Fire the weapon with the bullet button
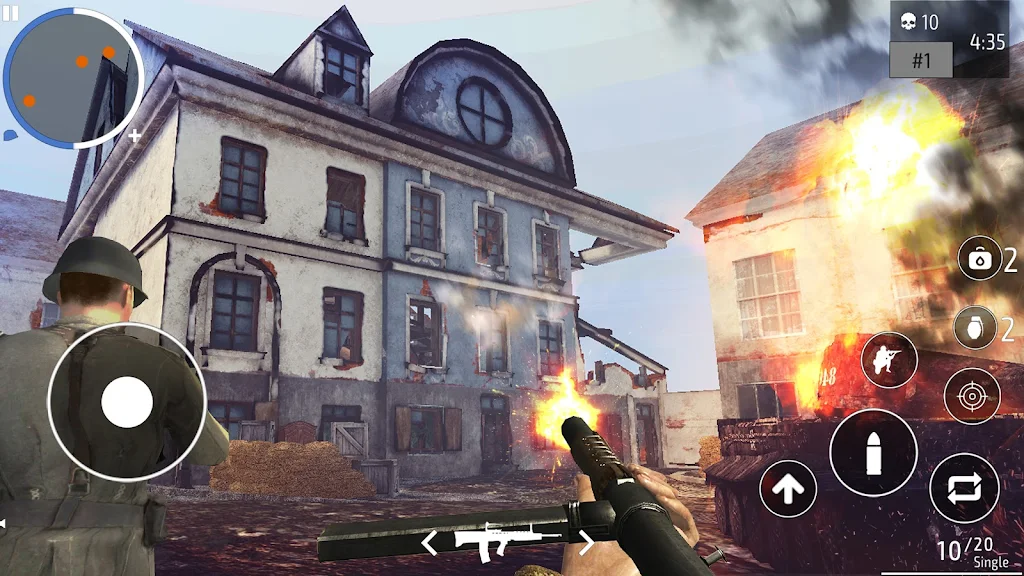The height and width of the screenshot is (576, 1024). tap(873, 452)
